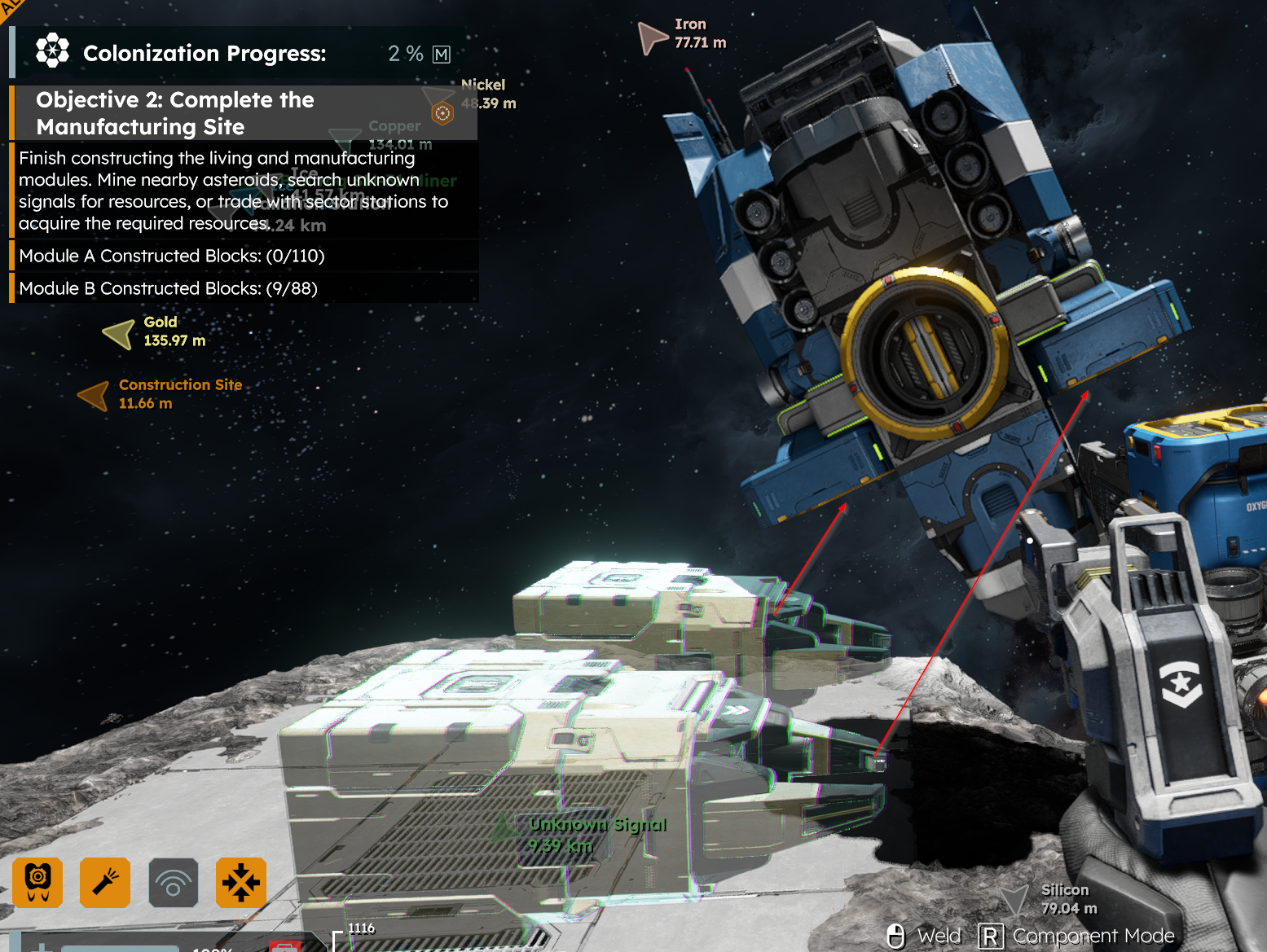Toggle the flashlight icon

pos(105,883)
